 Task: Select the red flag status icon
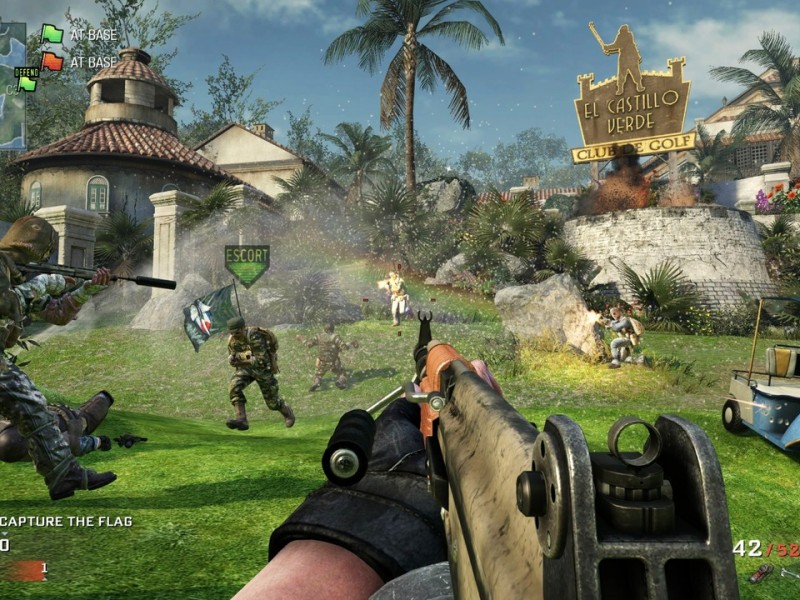52,62
